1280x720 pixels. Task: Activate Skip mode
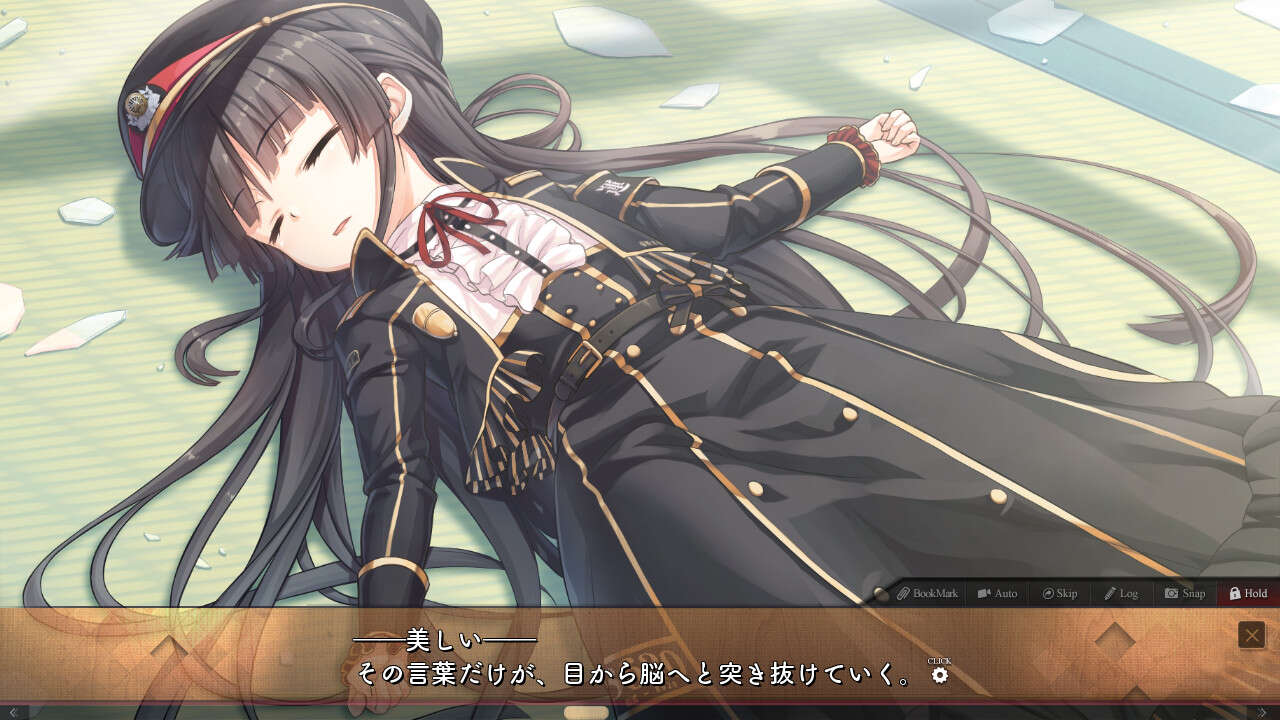point(1059,593)
